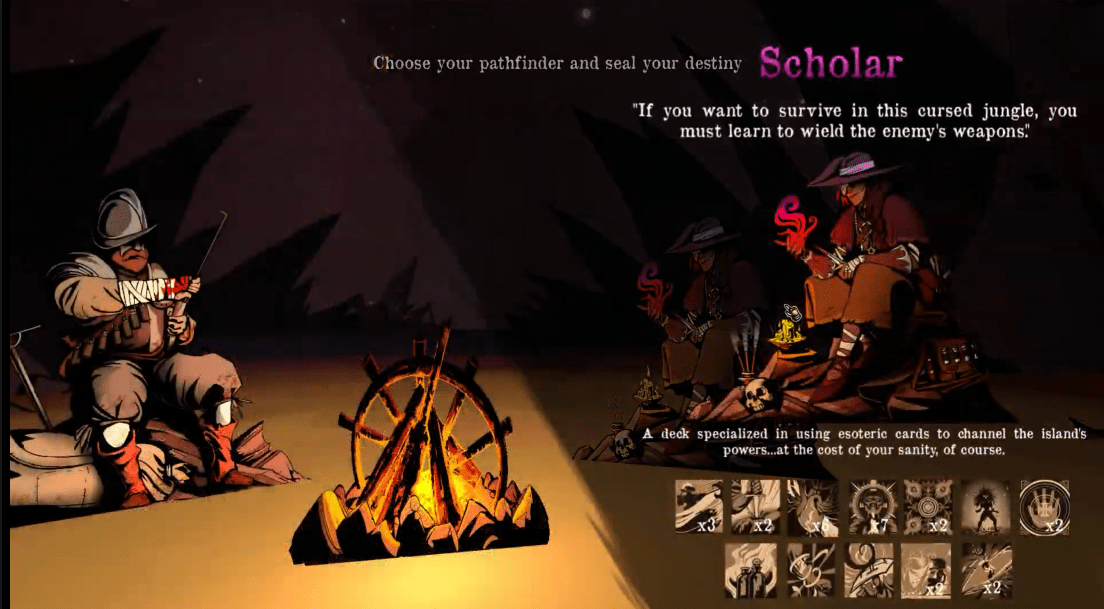Image resolution: width=1104 pixels, height=609 pixels.
Task: Choose the slashing blade card in bottom row
Action: [986, 570]
